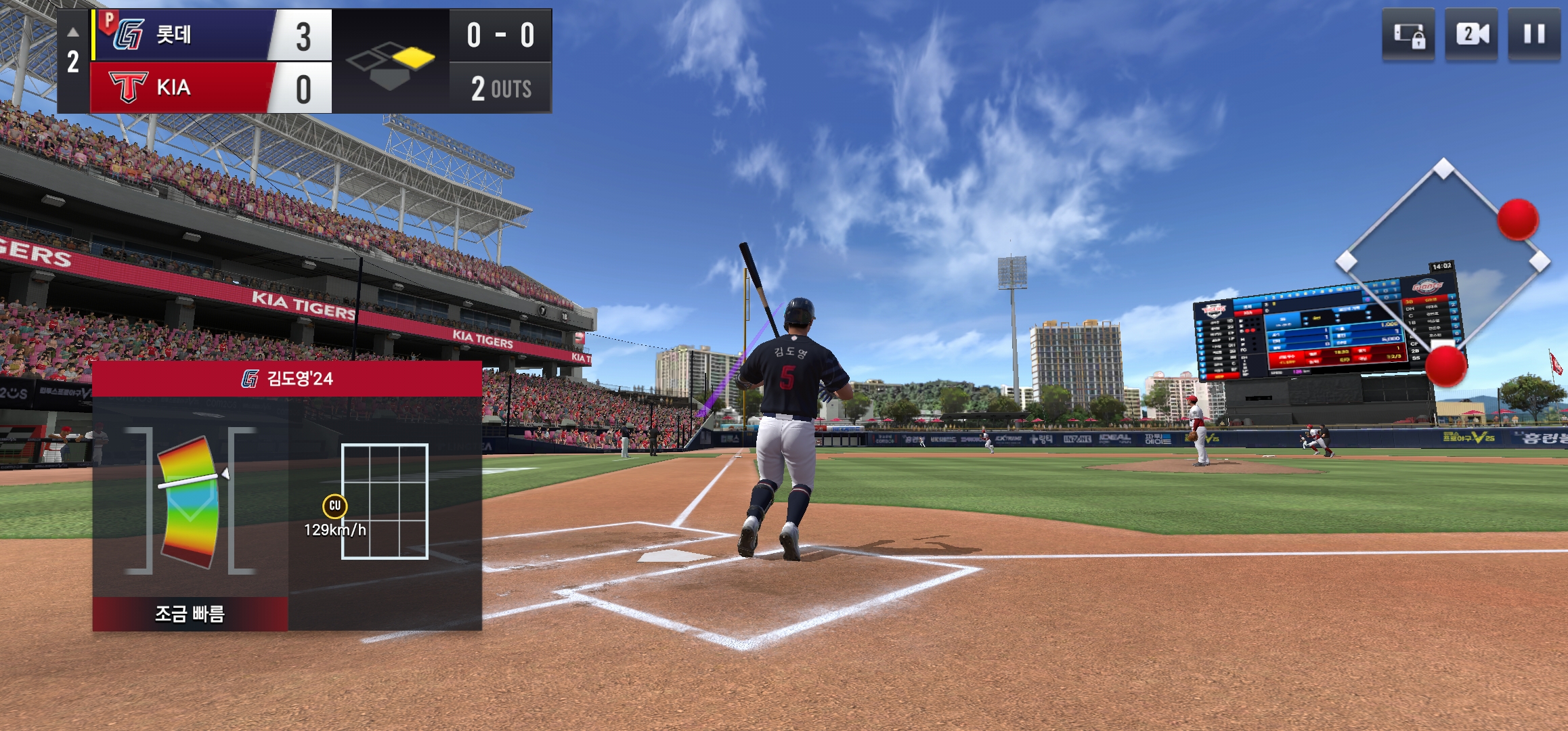Select second base on the baserunning diamond
1568x731 pixels.
tap(1443, 169)
